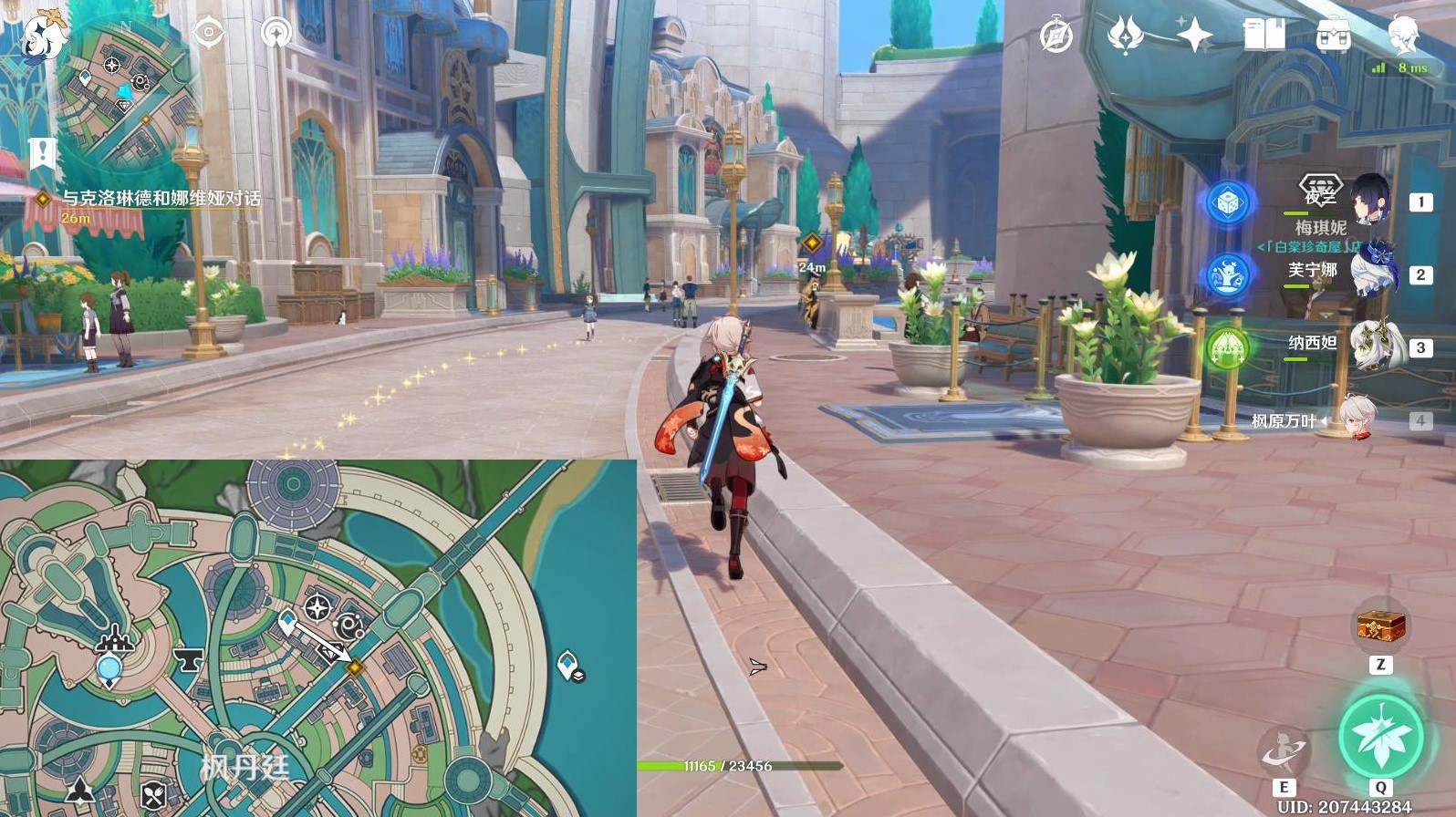Select the tracked quest 与克洛琳德和娜维娅对话
Viewport: 1456px width, 817px height.
(x=161, y=198)
